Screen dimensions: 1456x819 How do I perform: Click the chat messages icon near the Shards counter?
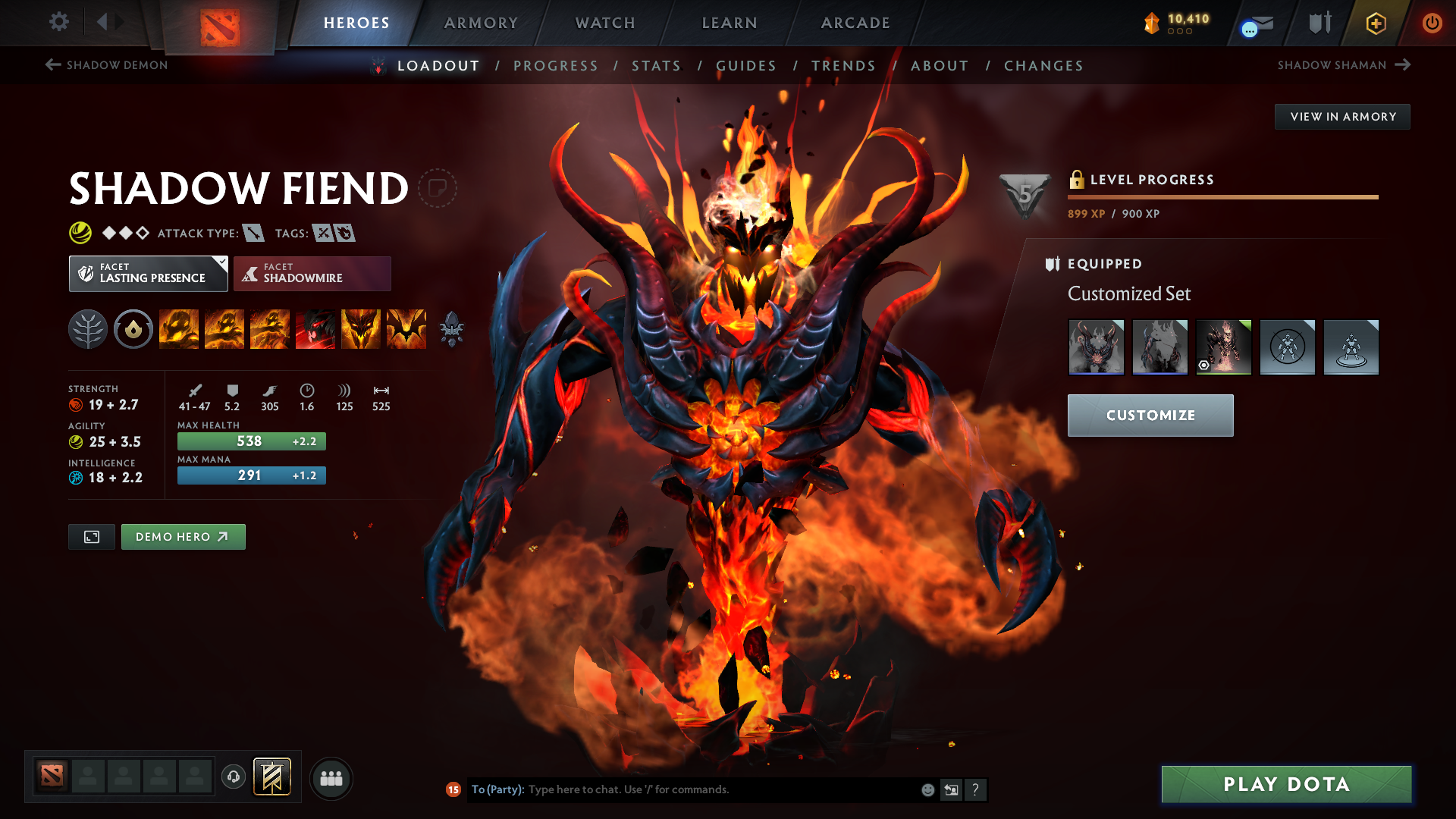click(x=1253, y=24)
